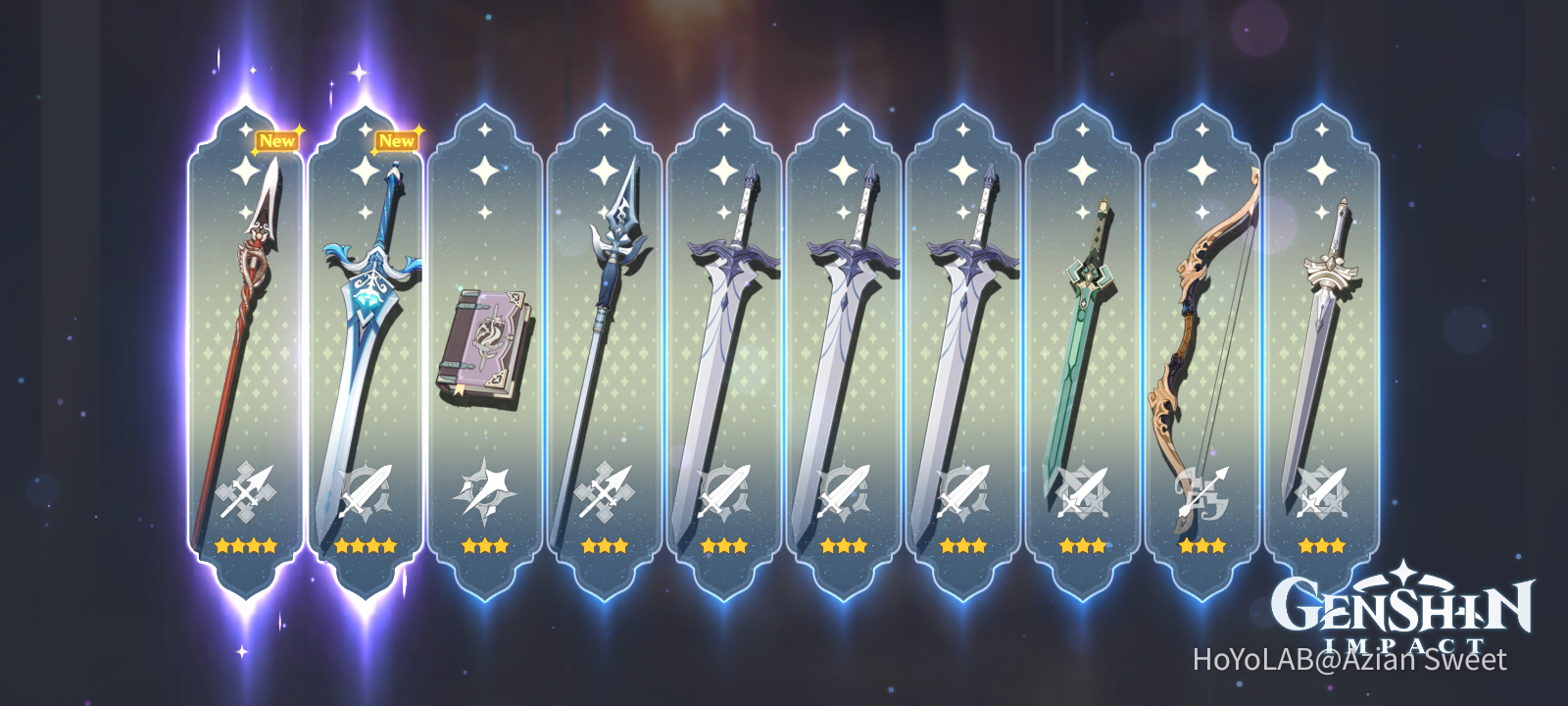Select the polearm weapon type icon
The image size is (1568, 706).
[248, 490]
